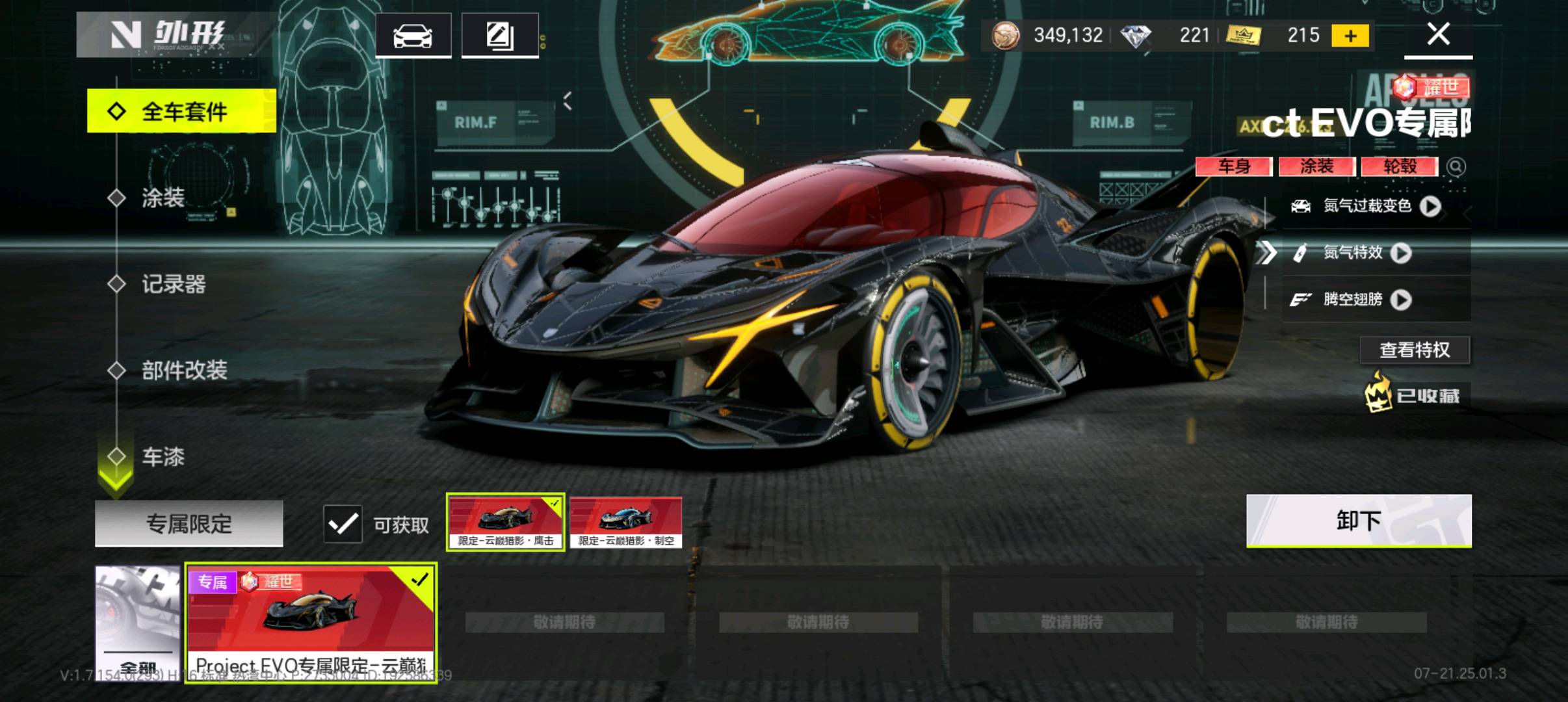Image resolution: width=1568 pixels, height=702 pixels.
Task: Play the 氮气过载变色 preview
Action: point(1430,207)
